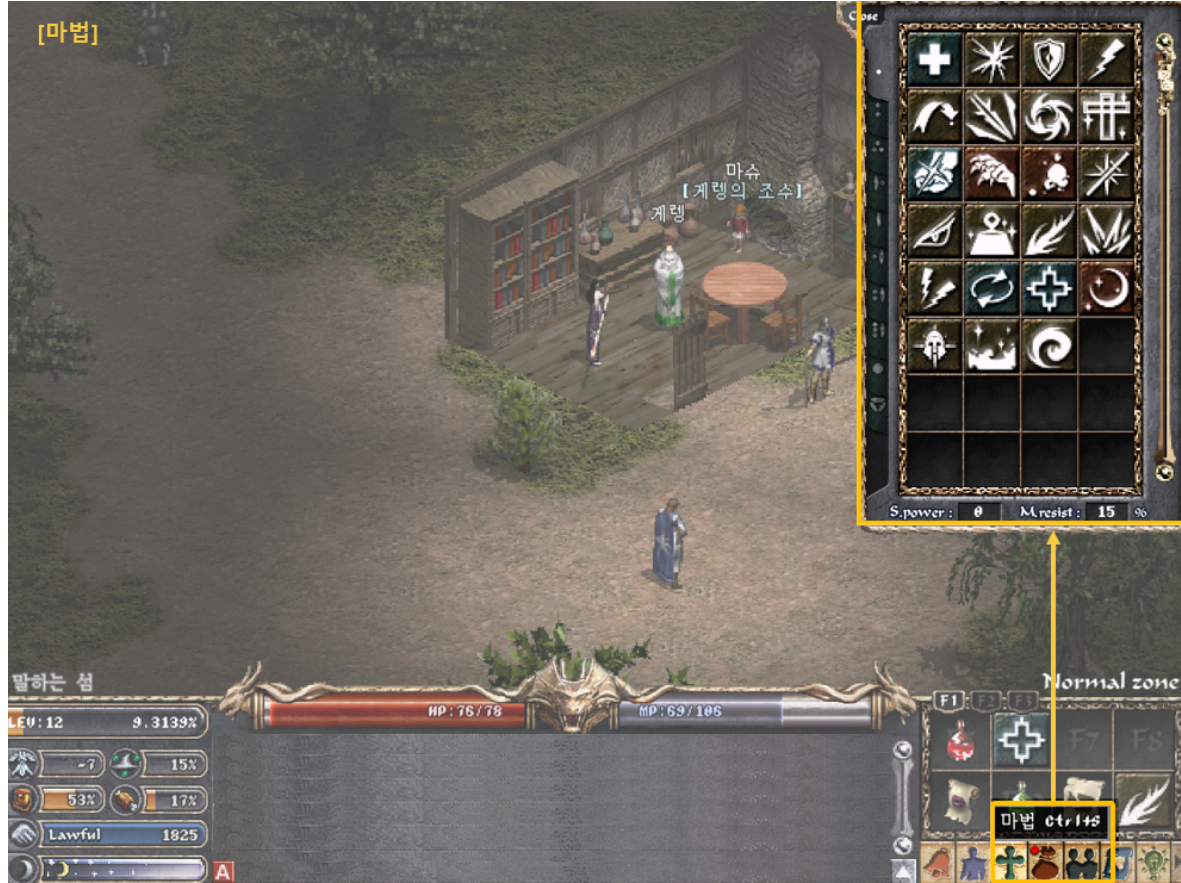Choose the circular arrows spell
This screenshot has width=1181, height=883.
coord(993,289)
